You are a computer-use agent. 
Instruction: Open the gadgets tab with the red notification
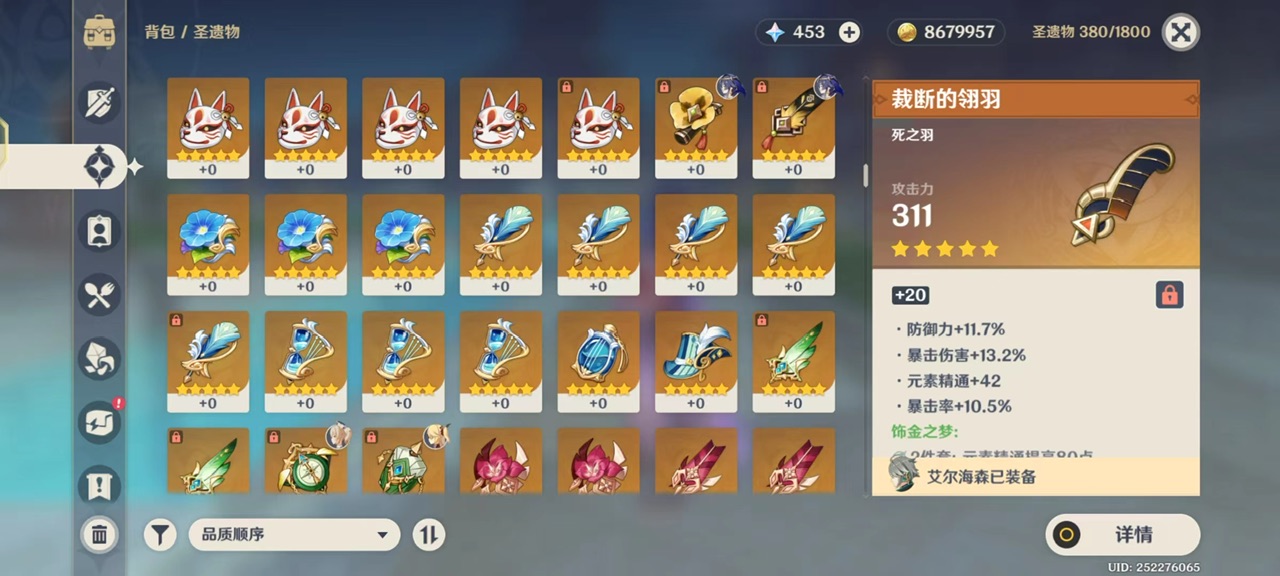tap(99, 423)
